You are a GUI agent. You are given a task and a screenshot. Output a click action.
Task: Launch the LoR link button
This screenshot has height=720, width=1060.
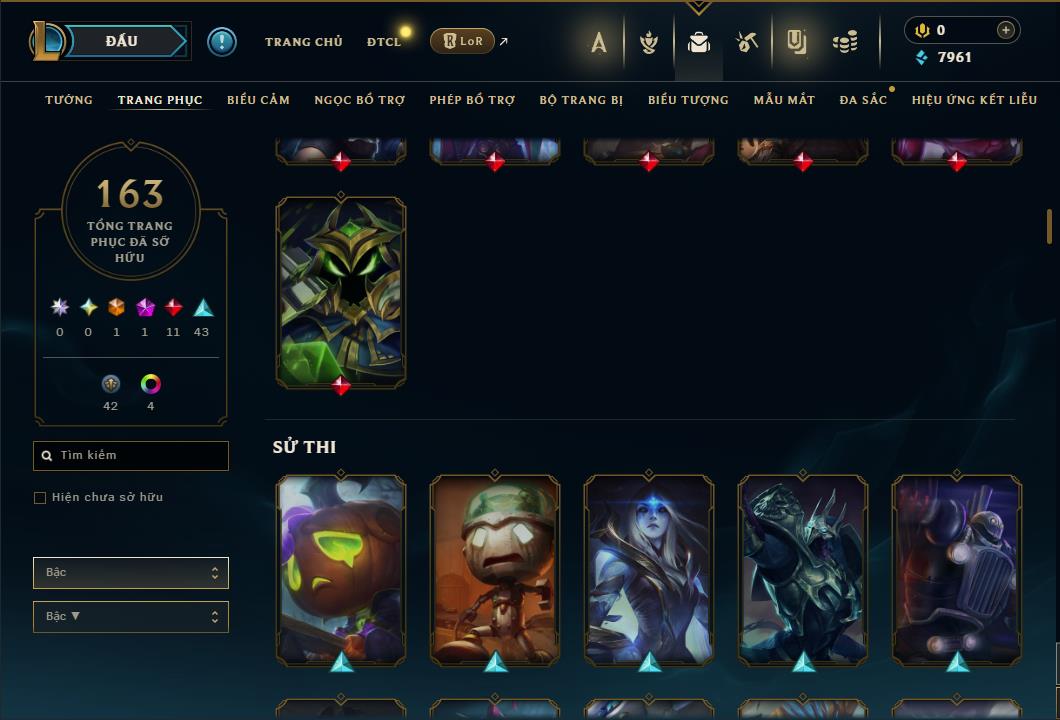[463, 41]
